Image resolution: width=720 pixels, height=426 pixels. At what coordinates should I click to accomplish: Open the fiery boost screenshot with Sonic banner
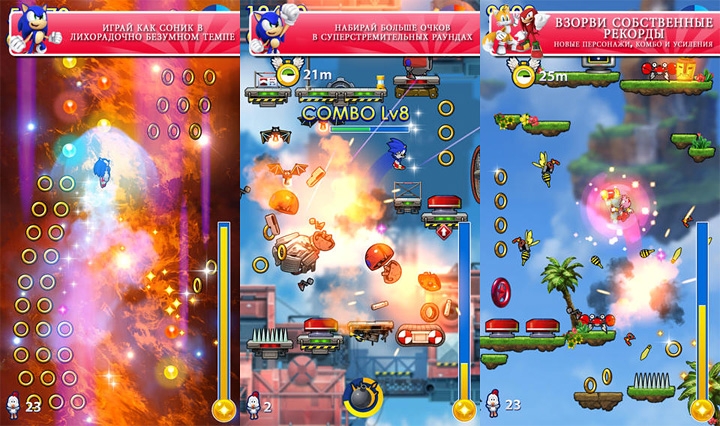(x=120, y=213)
